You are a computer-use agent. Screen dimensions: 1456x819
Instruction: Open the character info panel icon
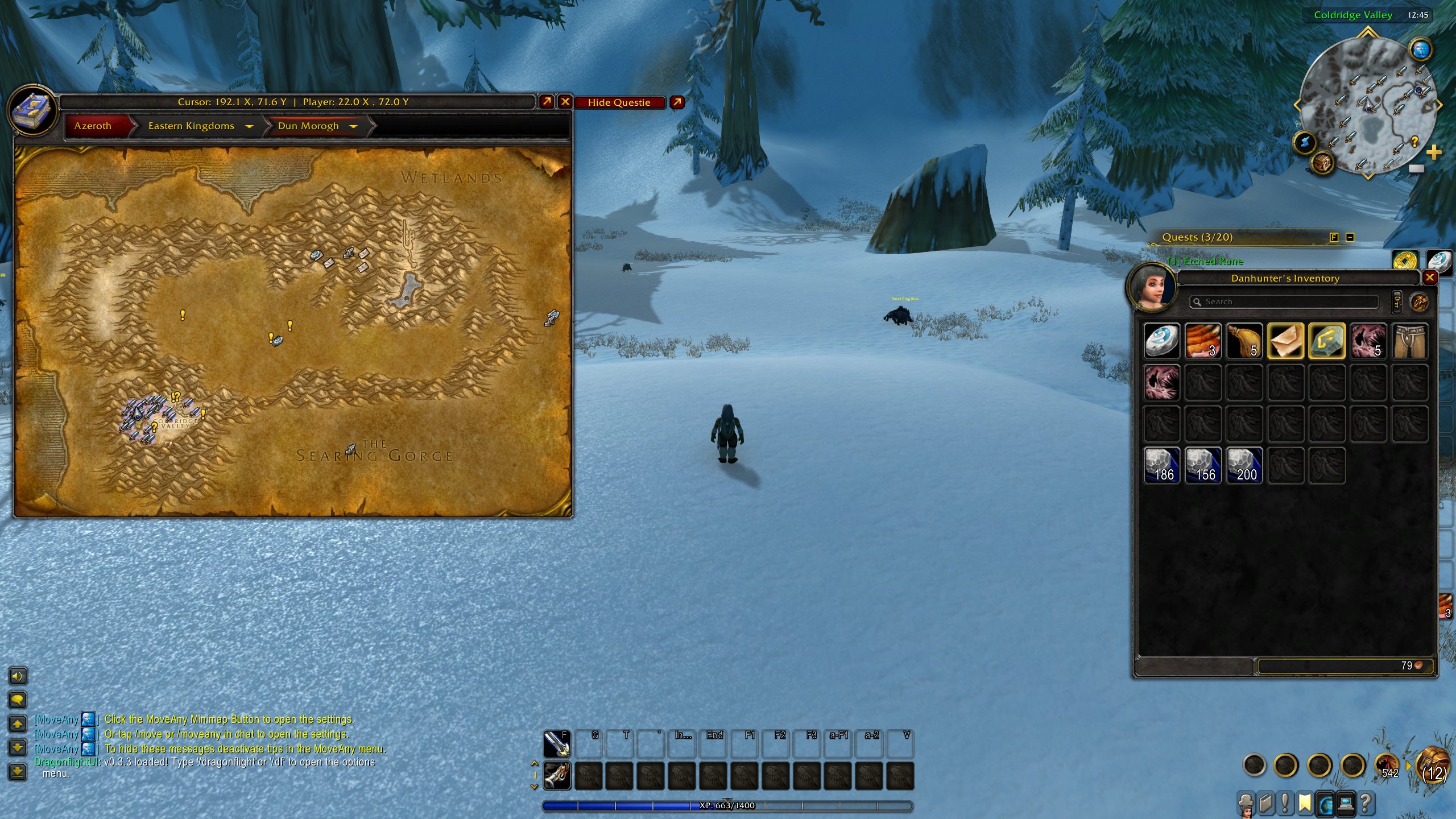pos(1246,804)
